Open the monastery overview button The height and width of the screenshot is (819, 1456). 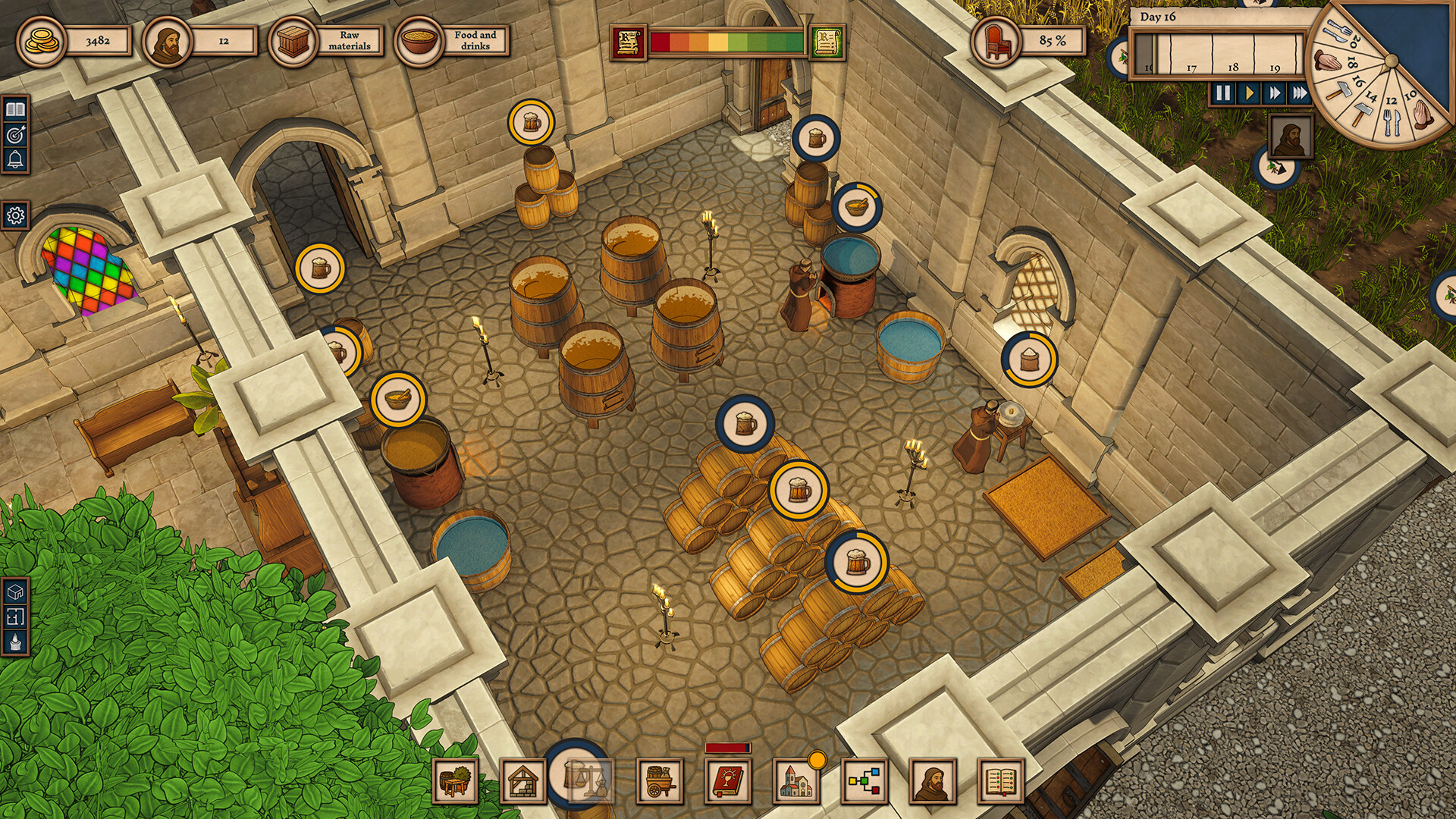(x=796, y=780)
